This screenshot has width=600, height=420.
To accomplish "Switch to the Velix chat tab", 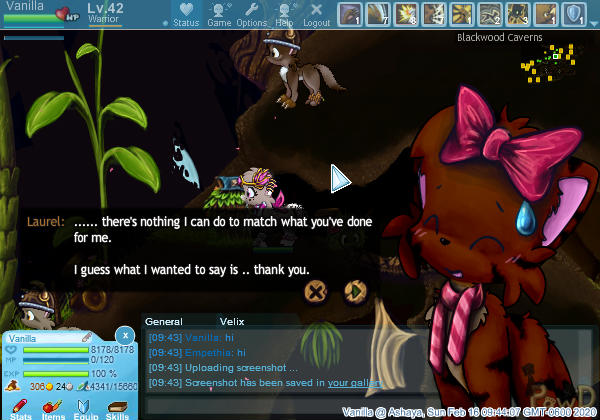I will (x=232, y=322).
